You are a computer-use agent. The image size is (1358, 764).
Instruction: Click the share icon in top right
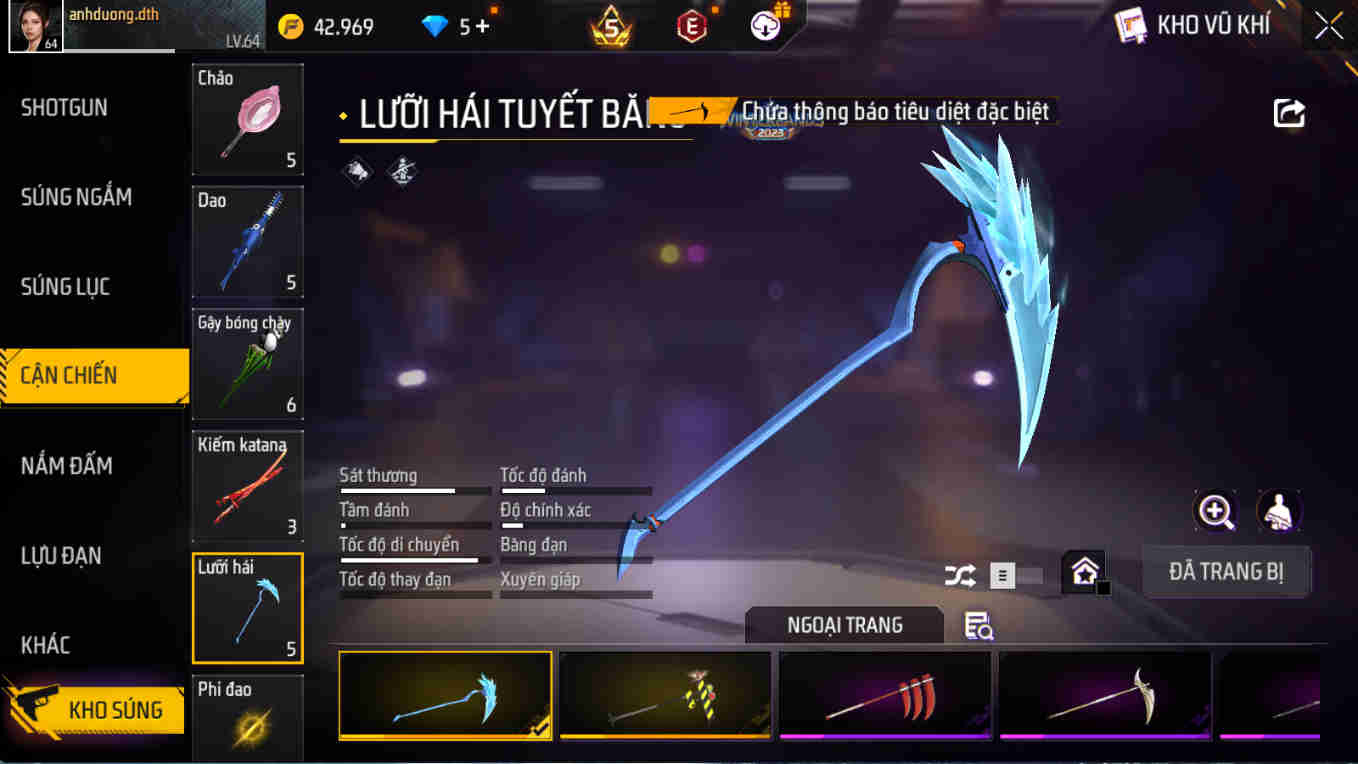pos(1289,114)
